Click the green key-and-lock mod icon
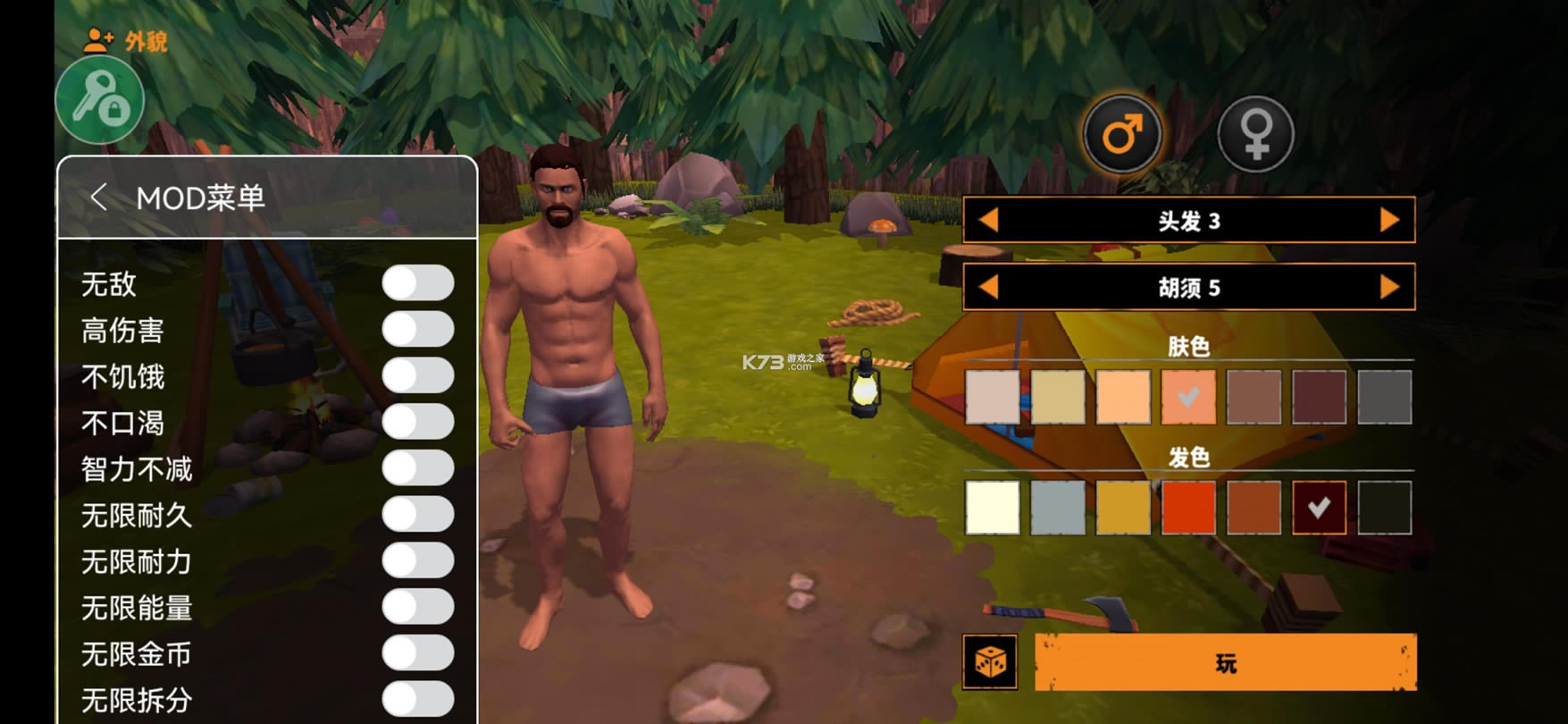The image size is (1568, 724). (x=100, y=101)
